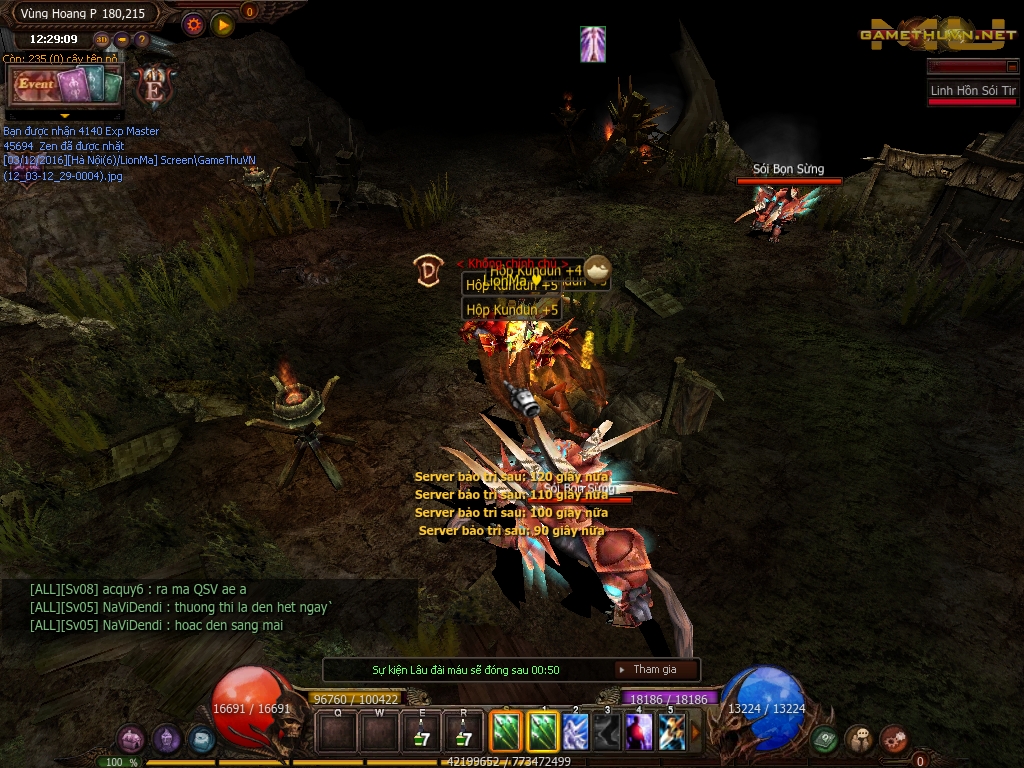
Task: Open the green book icon near the mana orb
Action: coord(824,740)
